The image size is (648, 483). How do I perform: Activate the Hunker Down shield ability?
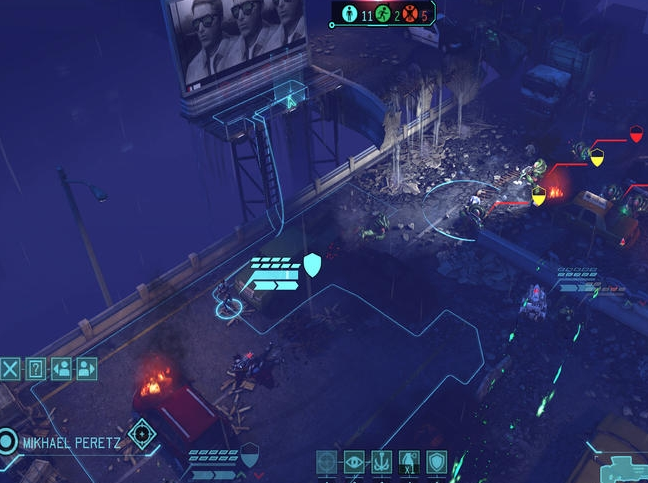(x=436, y=462)
